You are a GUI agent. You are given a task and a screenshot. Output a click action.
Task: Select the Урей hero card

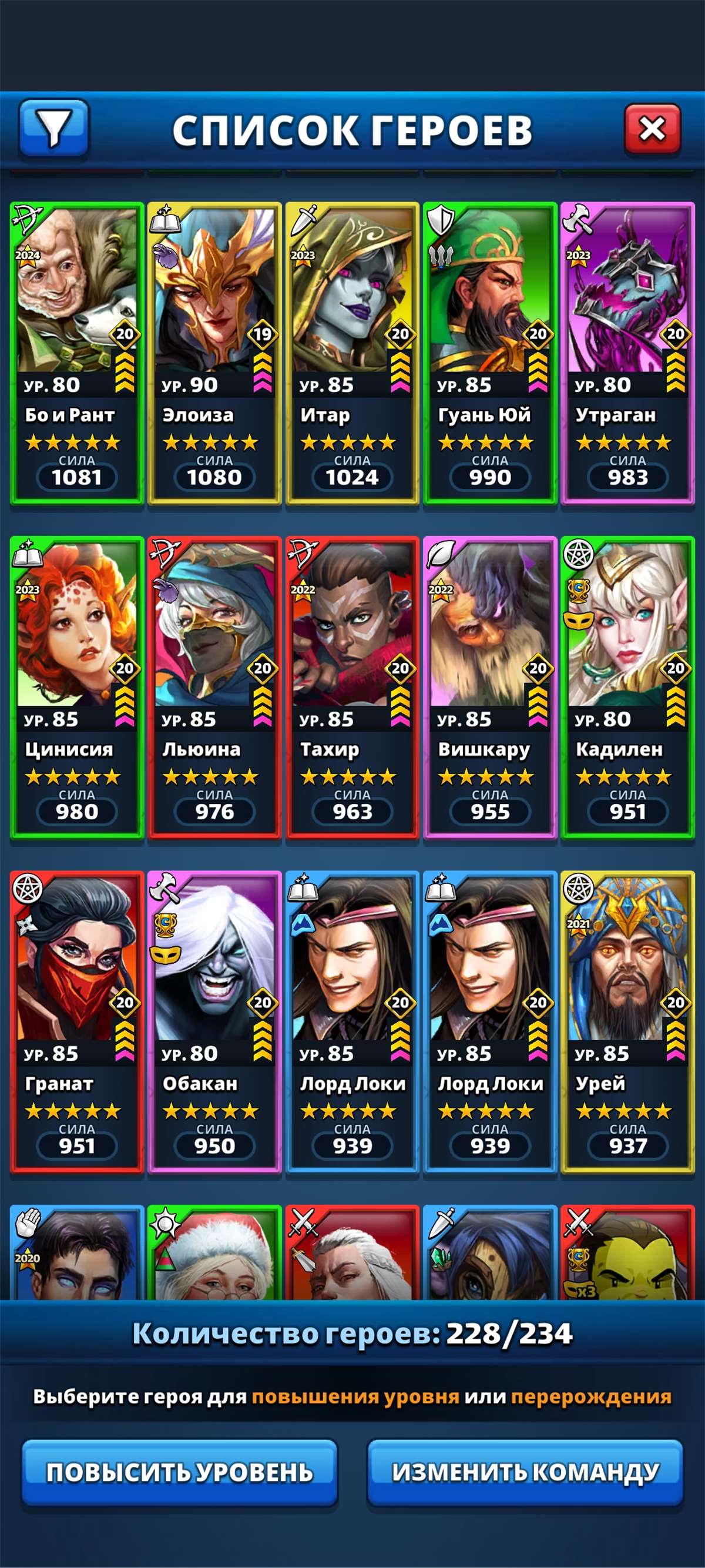[x=627, y=1021]
